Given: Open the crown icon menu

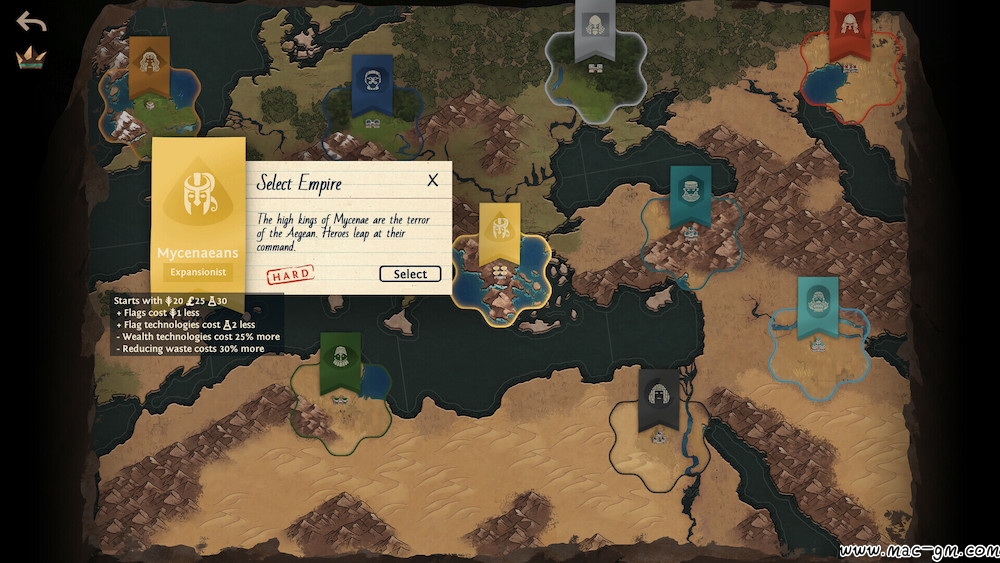Looking at the screenshot, I should [31, 58].
